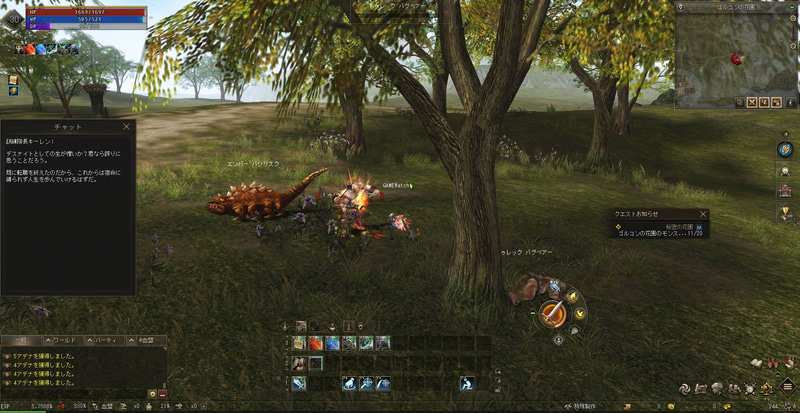Click the open book icon

click(758, 363)
